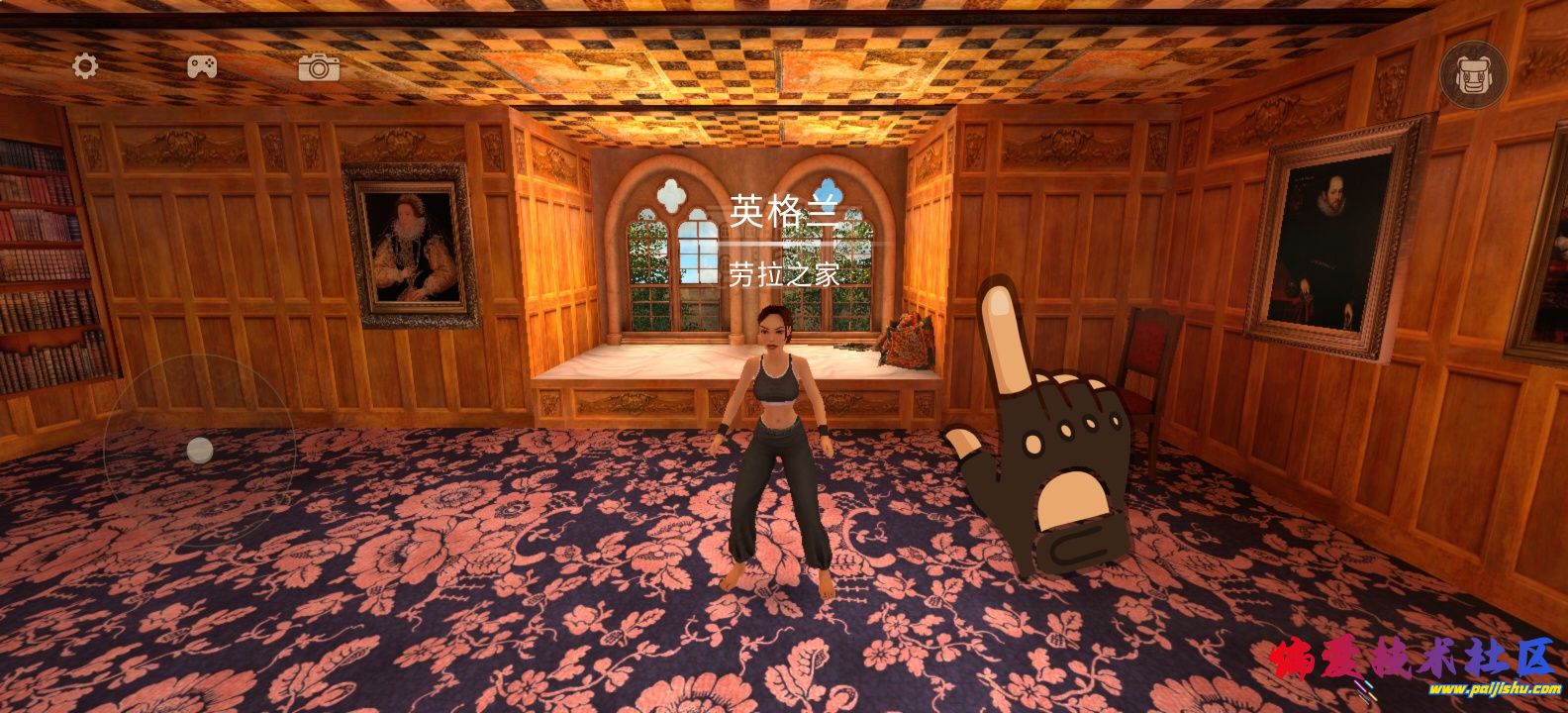Image resolution: width=1568 pixels, height=713 pixels.
Task: Open the backpack inventory button
Action: (x=1474, y=73)
